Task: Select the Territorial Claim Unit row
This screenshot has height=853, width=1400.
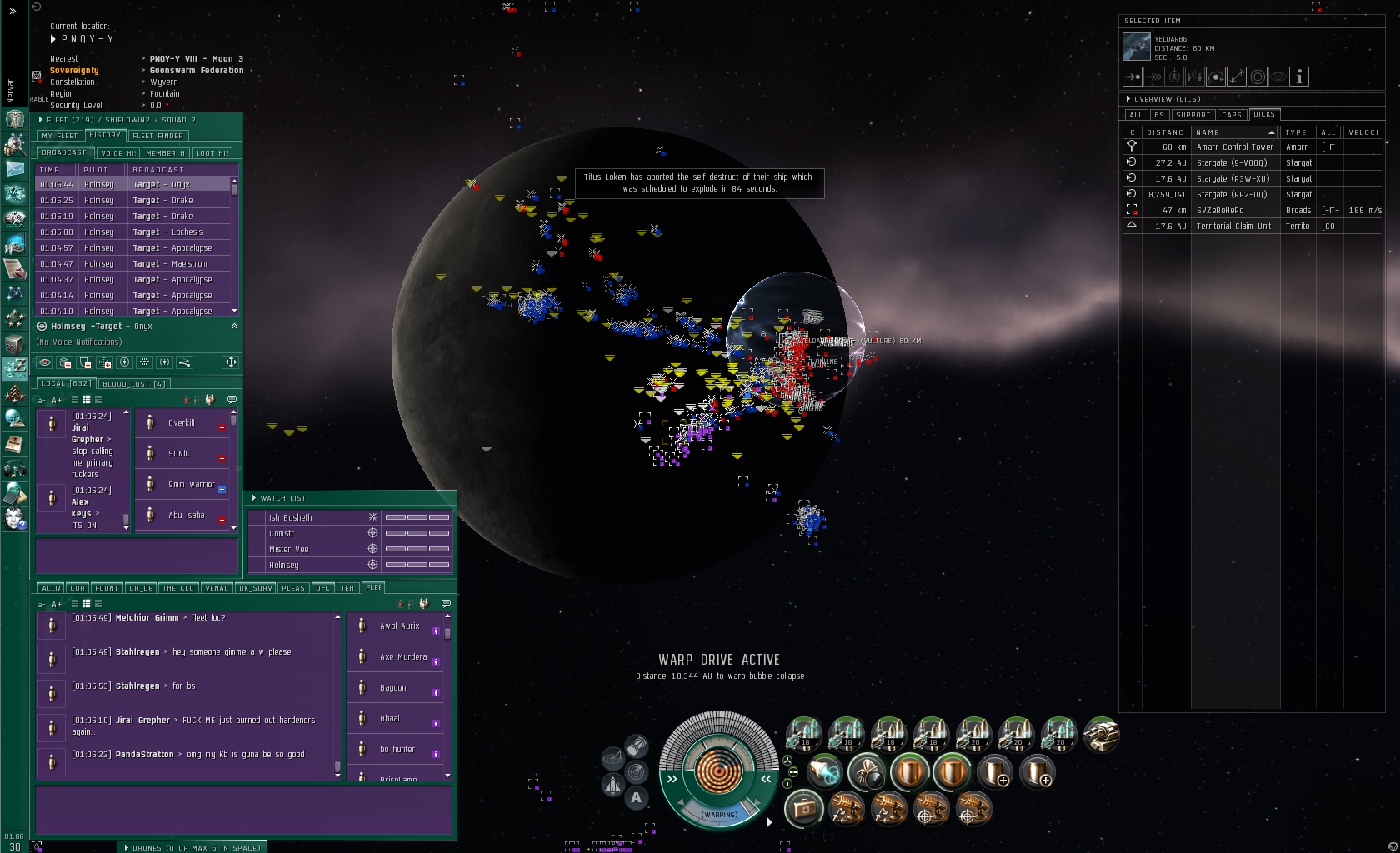Action: click(1233, 227)
